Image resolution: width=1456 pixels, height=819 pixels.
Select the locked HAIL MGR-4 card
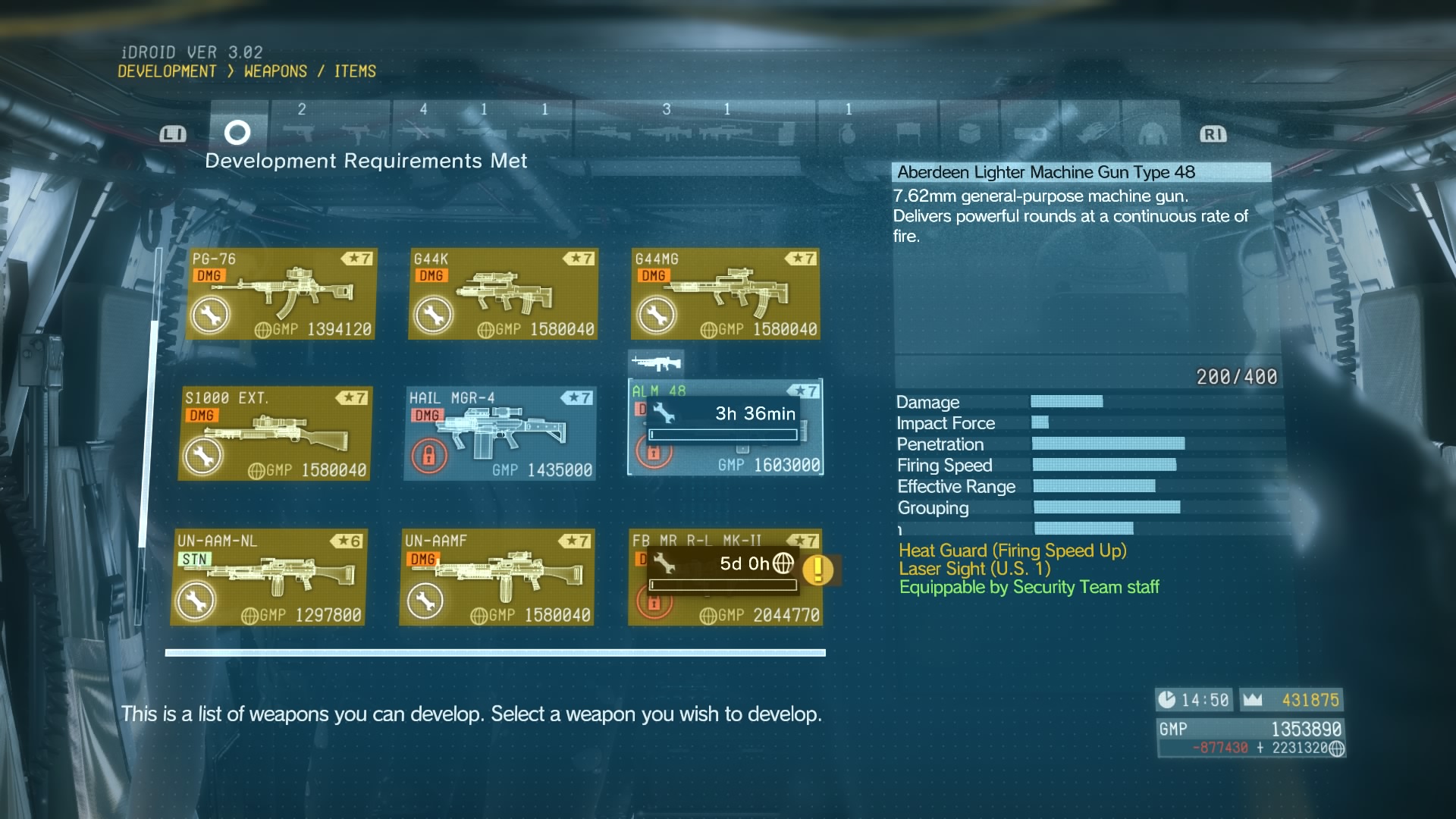(x=500, y=434)
